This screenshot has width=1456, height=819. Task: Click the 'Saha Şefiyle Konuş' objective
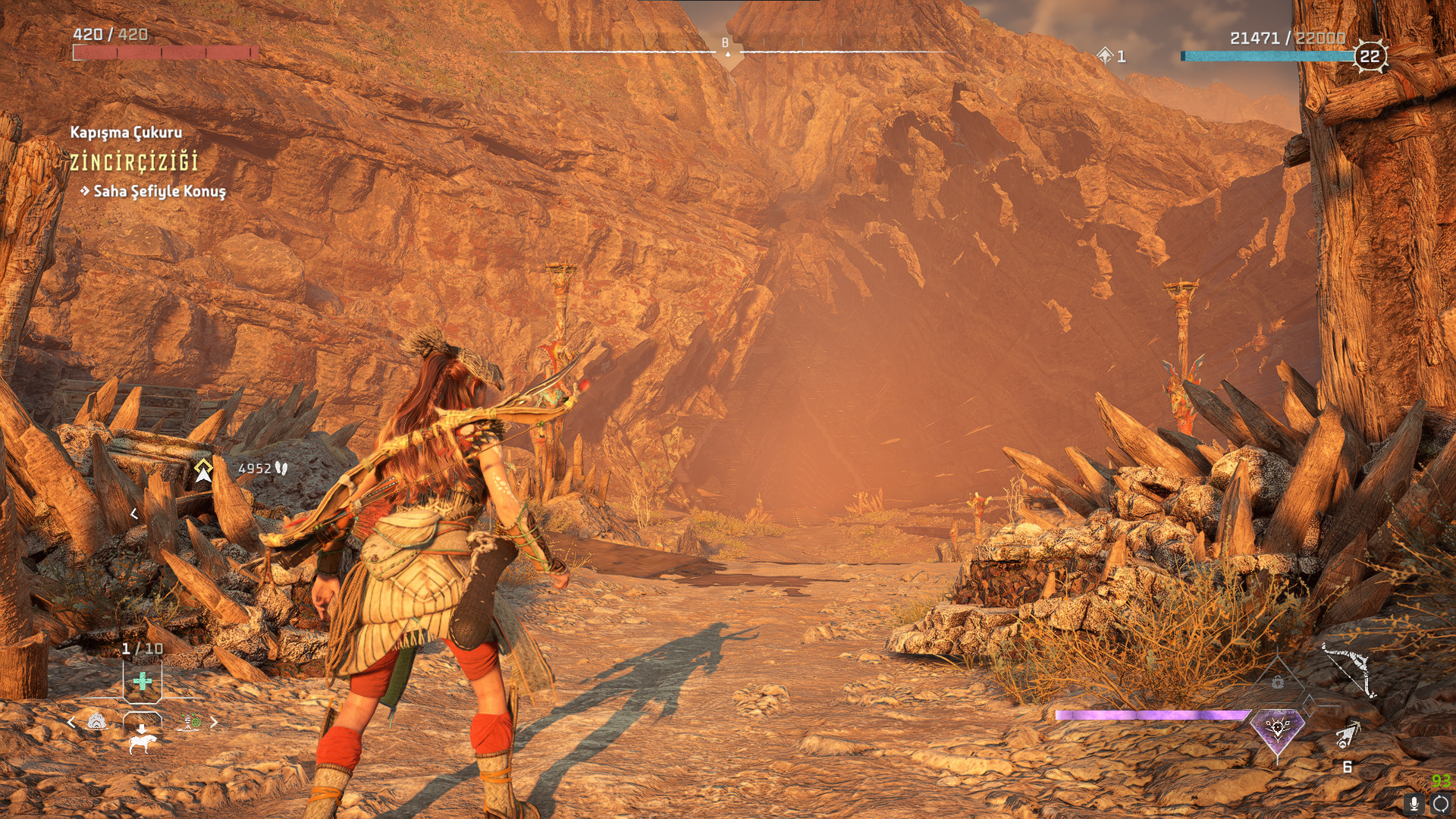click(x=159, y=191)
